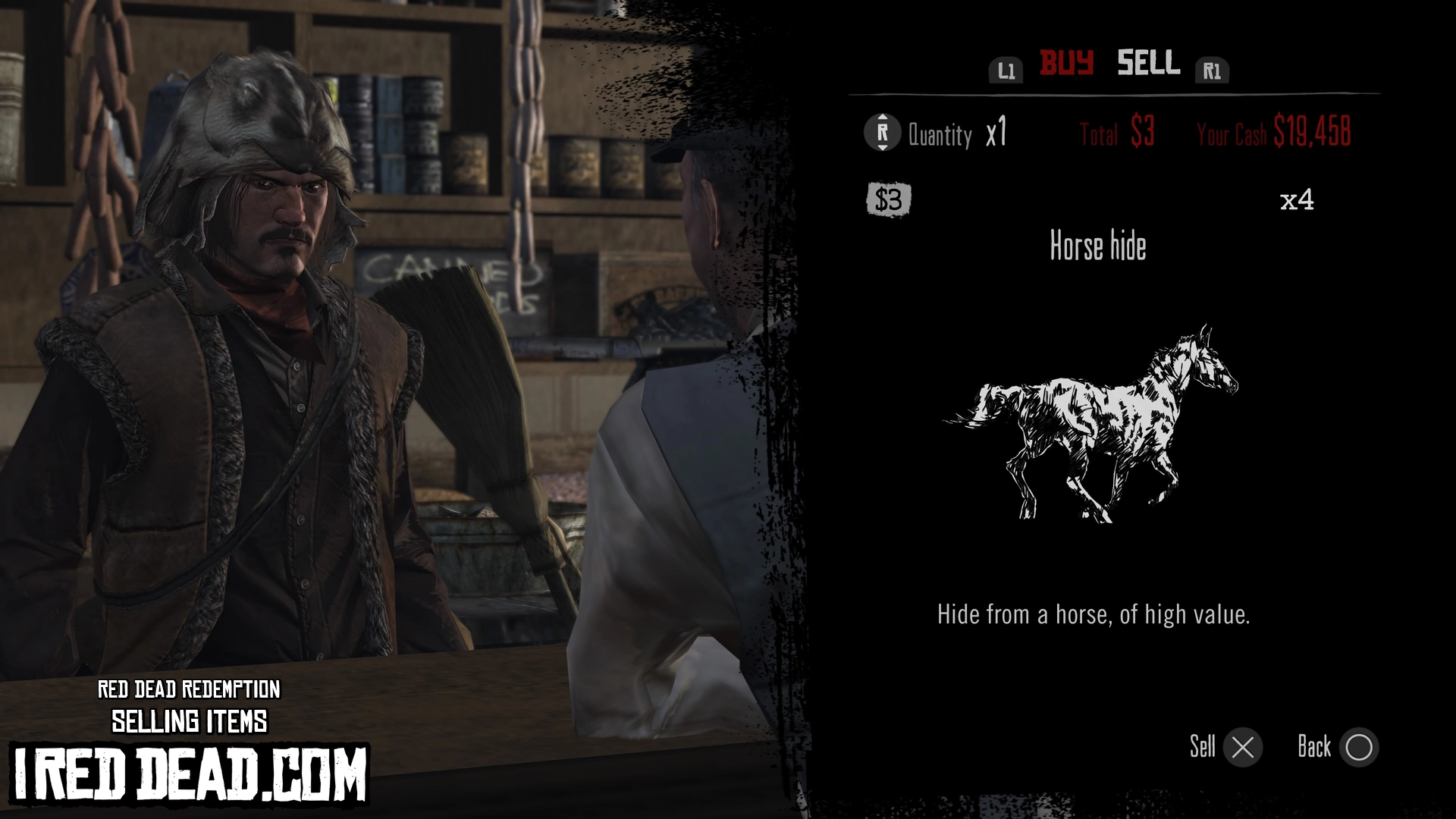Screen dimensions: 1456x819
Task: Switch to the SELL tab
Action: (1148, 64)
